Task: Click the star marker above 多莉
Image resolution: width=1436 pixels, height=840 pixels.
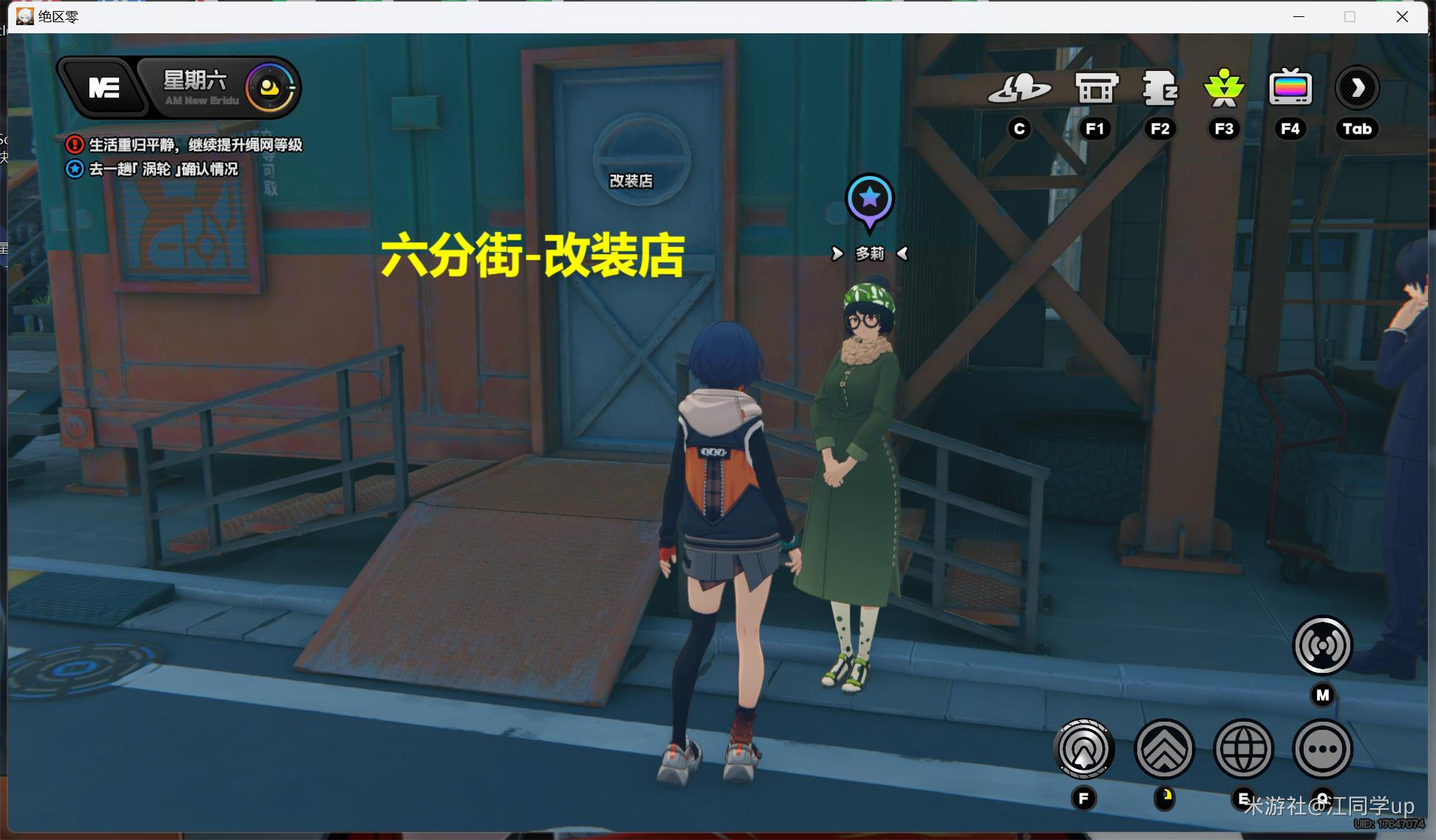Action: click(870, 197)
